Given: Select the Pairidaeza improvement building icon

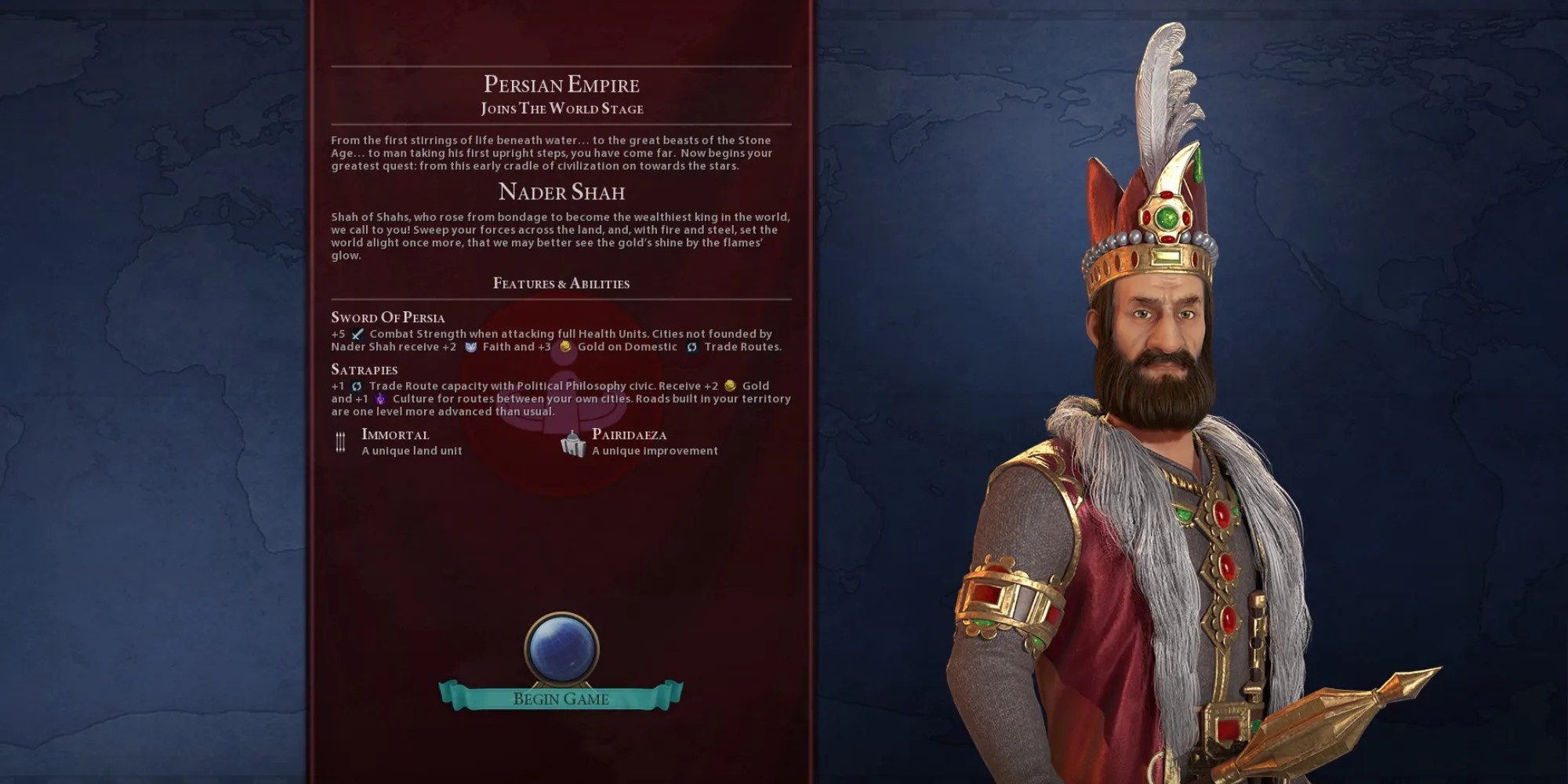Looking at the screenshot, I should pyautogui.click(x=575, y=445).
